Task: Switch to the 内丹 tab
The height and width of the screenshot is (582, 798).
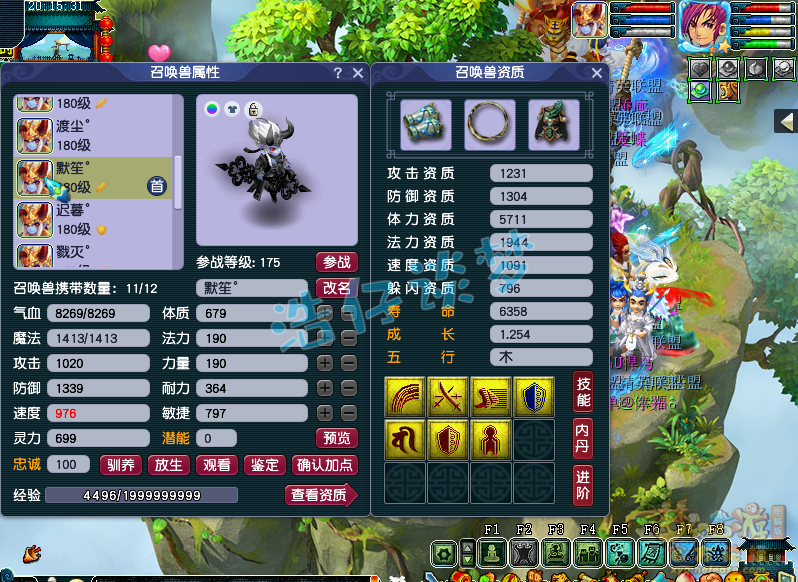Action: (x=583, y=439)
